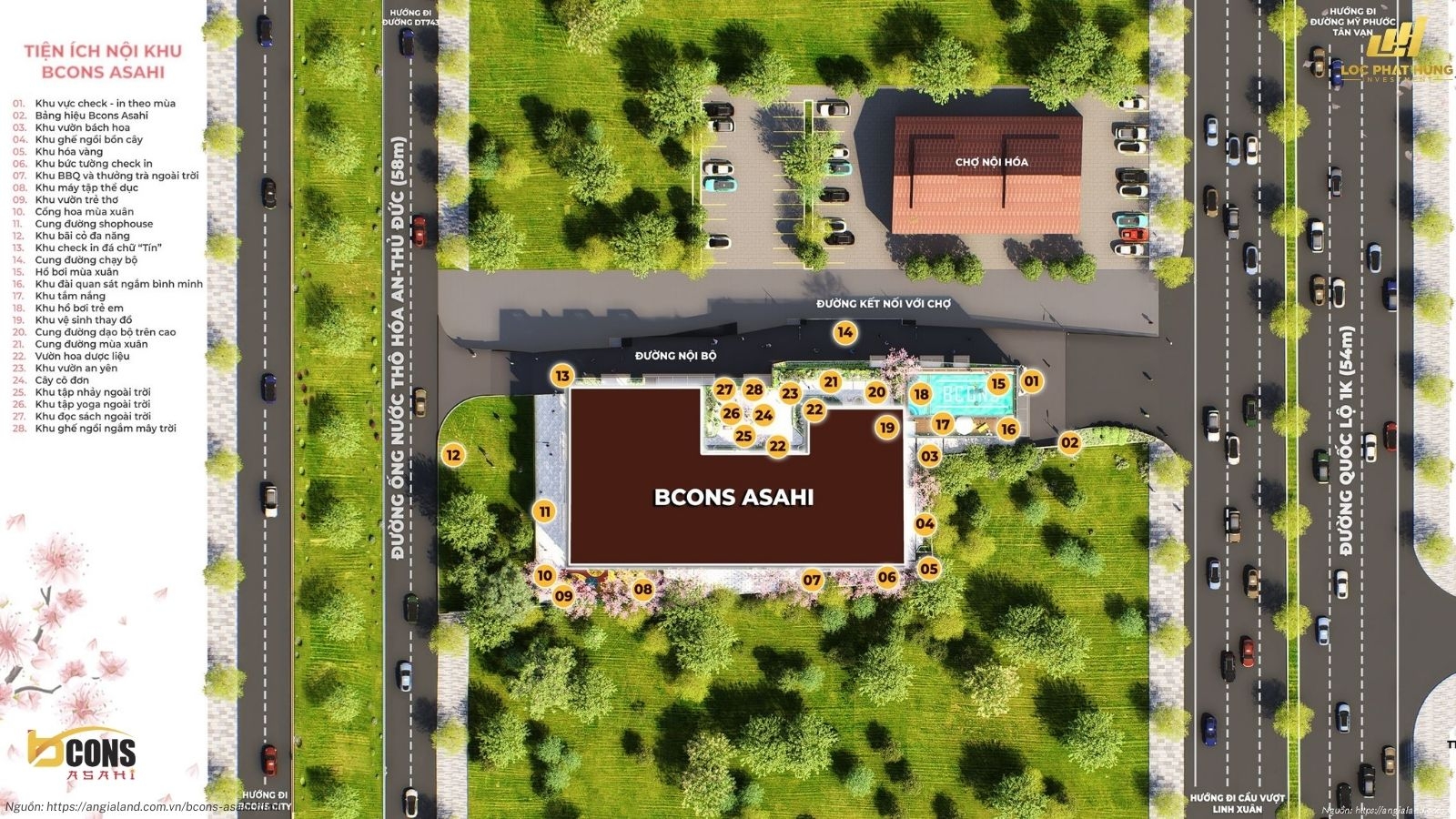Choose map marker 04
Screen dimensions: 1456x819
[925, 523]
